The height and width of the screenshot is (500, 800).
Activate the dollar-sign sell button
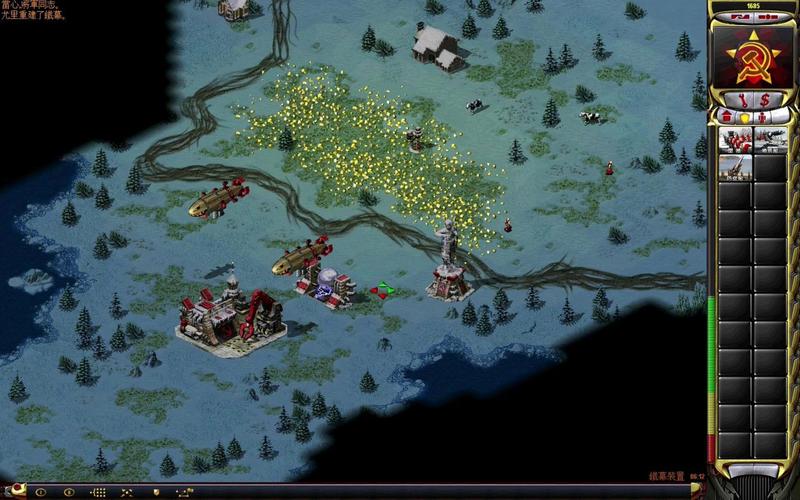point(764,99)
